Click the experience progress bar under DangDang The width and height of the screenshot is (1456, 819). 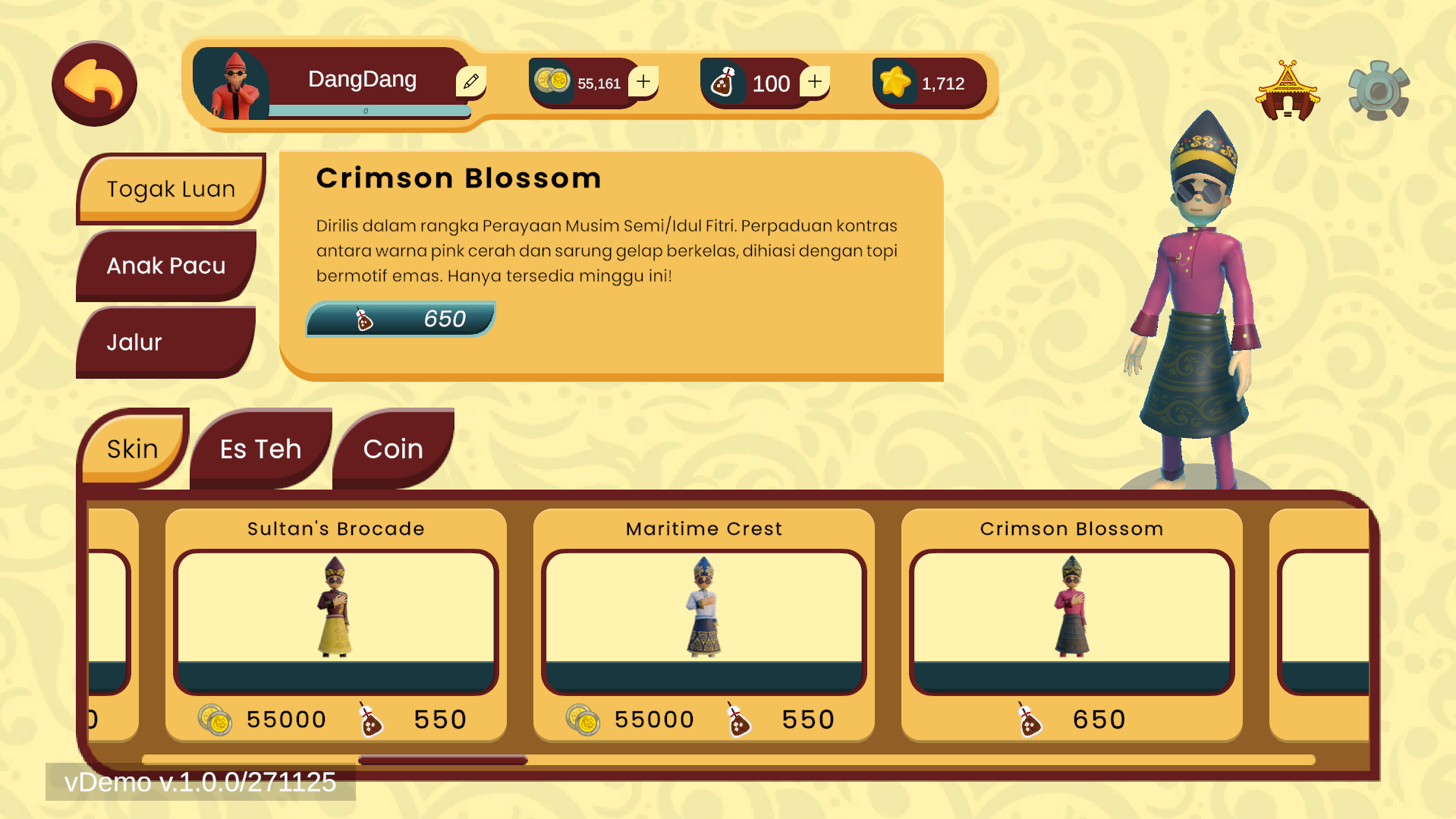pos(366,111)
